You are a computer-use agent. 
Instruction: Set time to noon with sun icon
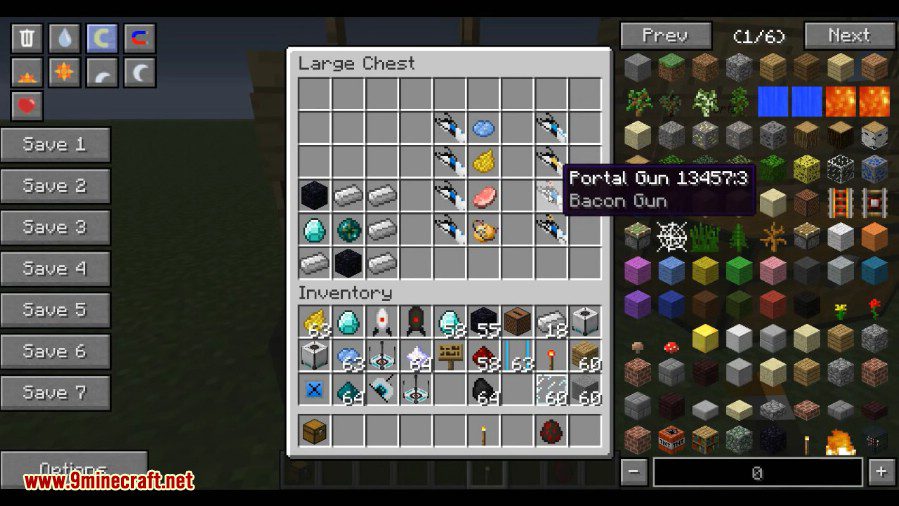click(x=64, y=72)
